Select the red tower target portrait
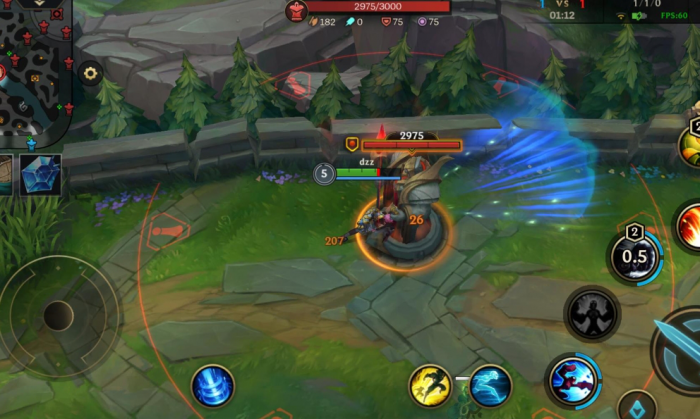Screen dimensions: 700x419 pos(297,11)
